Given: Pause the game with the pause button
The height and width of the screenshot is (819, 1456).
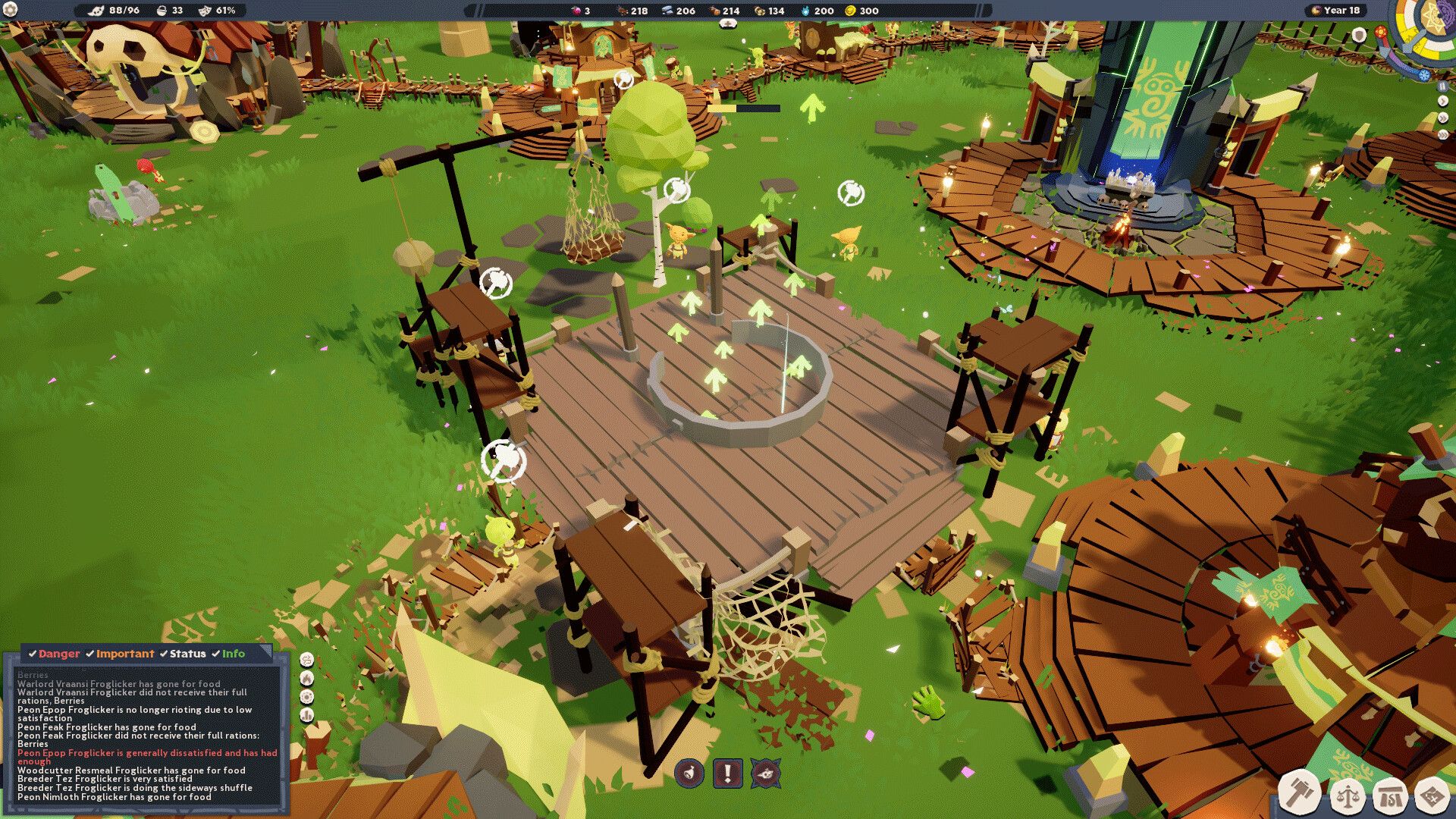Looking at the screenshot, I should coord(1442,86).
